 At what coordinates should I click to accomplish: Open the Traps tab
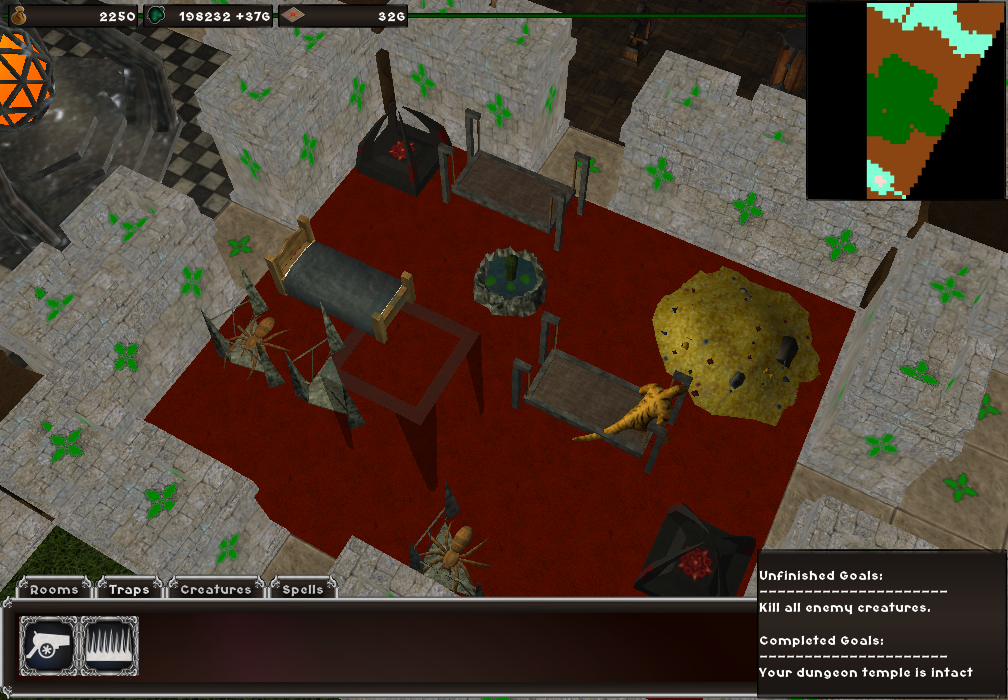129,589
